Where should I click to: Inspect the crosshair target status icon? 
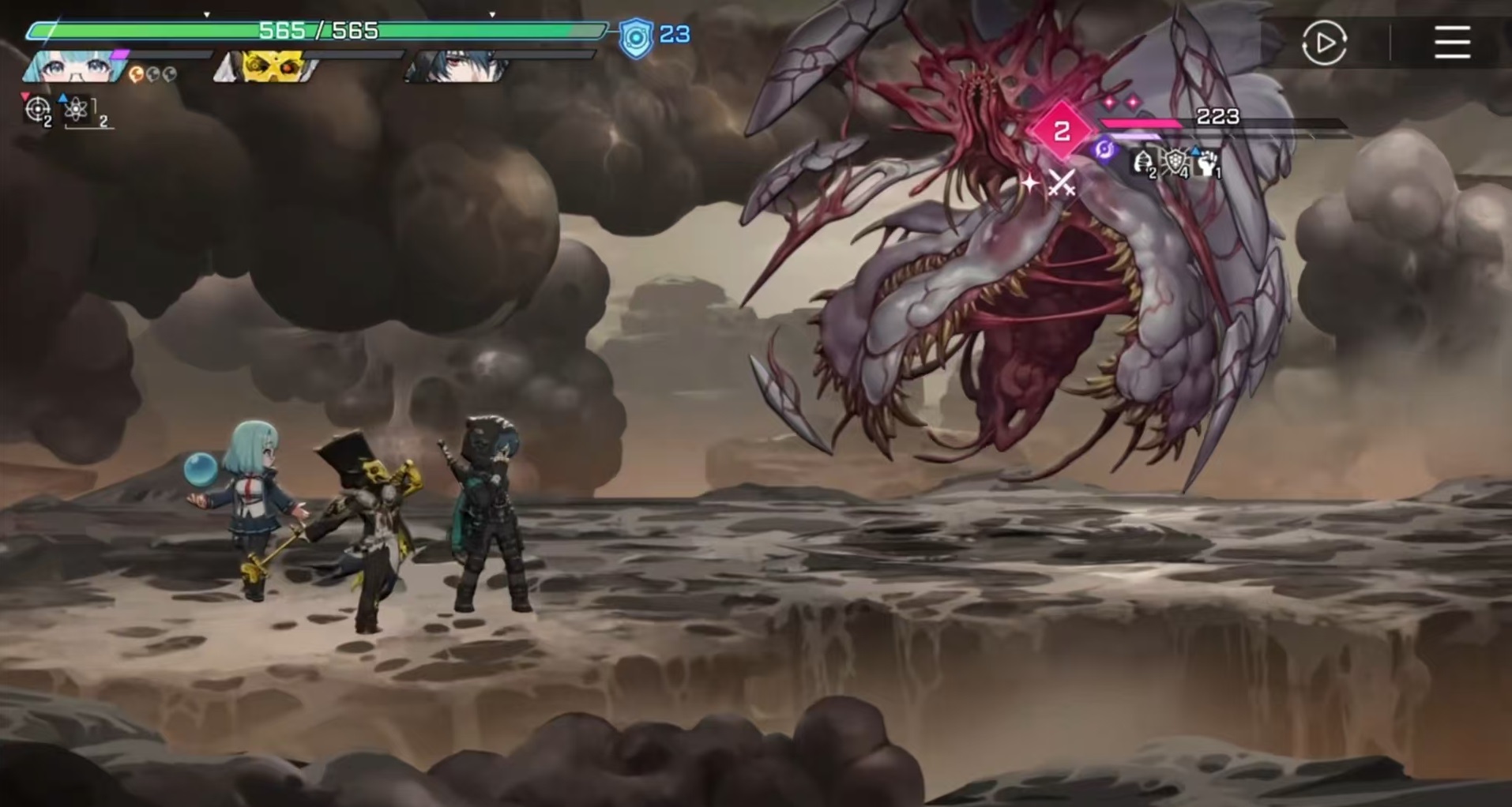[x=37, y=109]
